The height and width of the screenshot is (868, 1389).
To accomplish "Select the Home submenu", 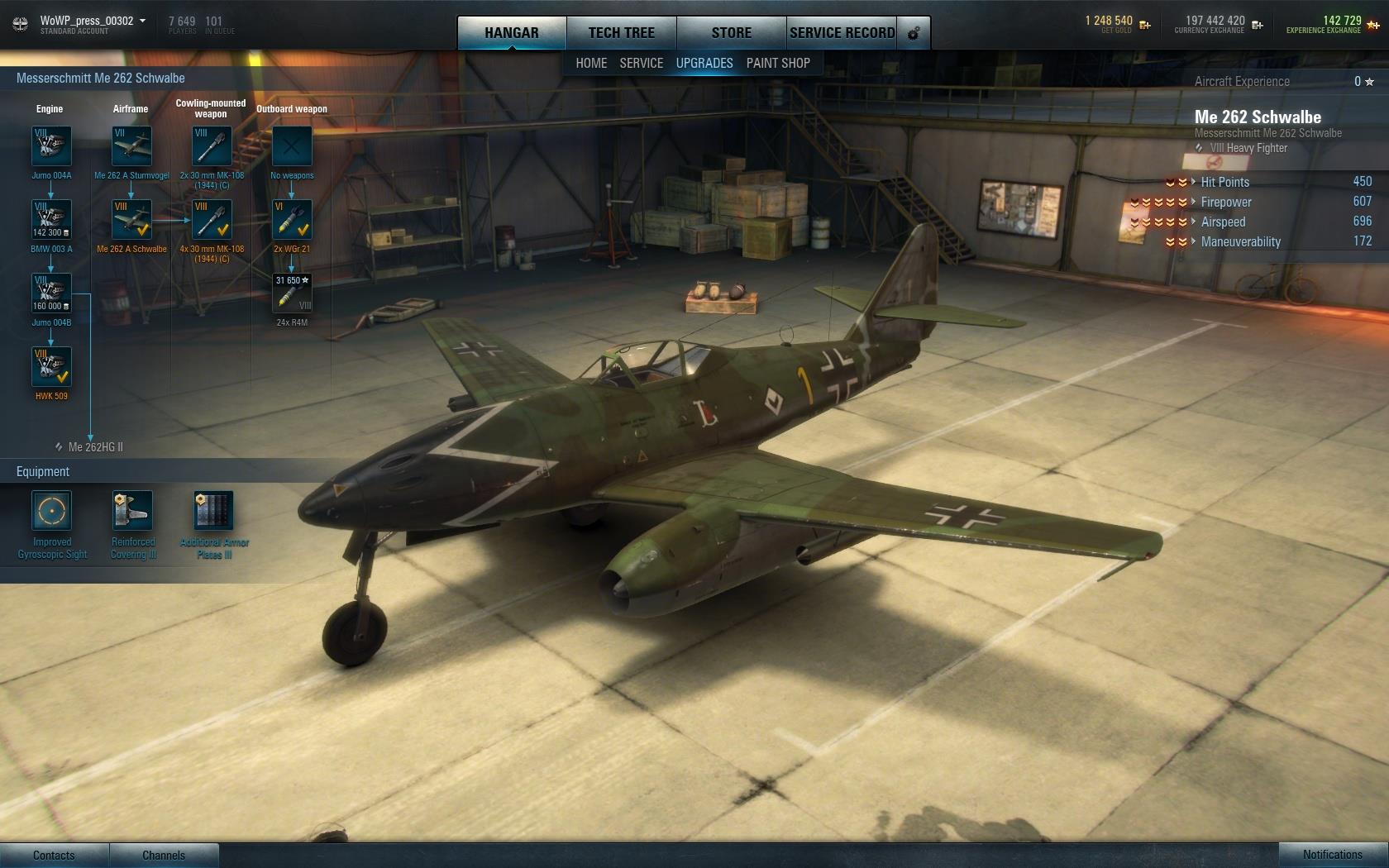I will 591,63.
